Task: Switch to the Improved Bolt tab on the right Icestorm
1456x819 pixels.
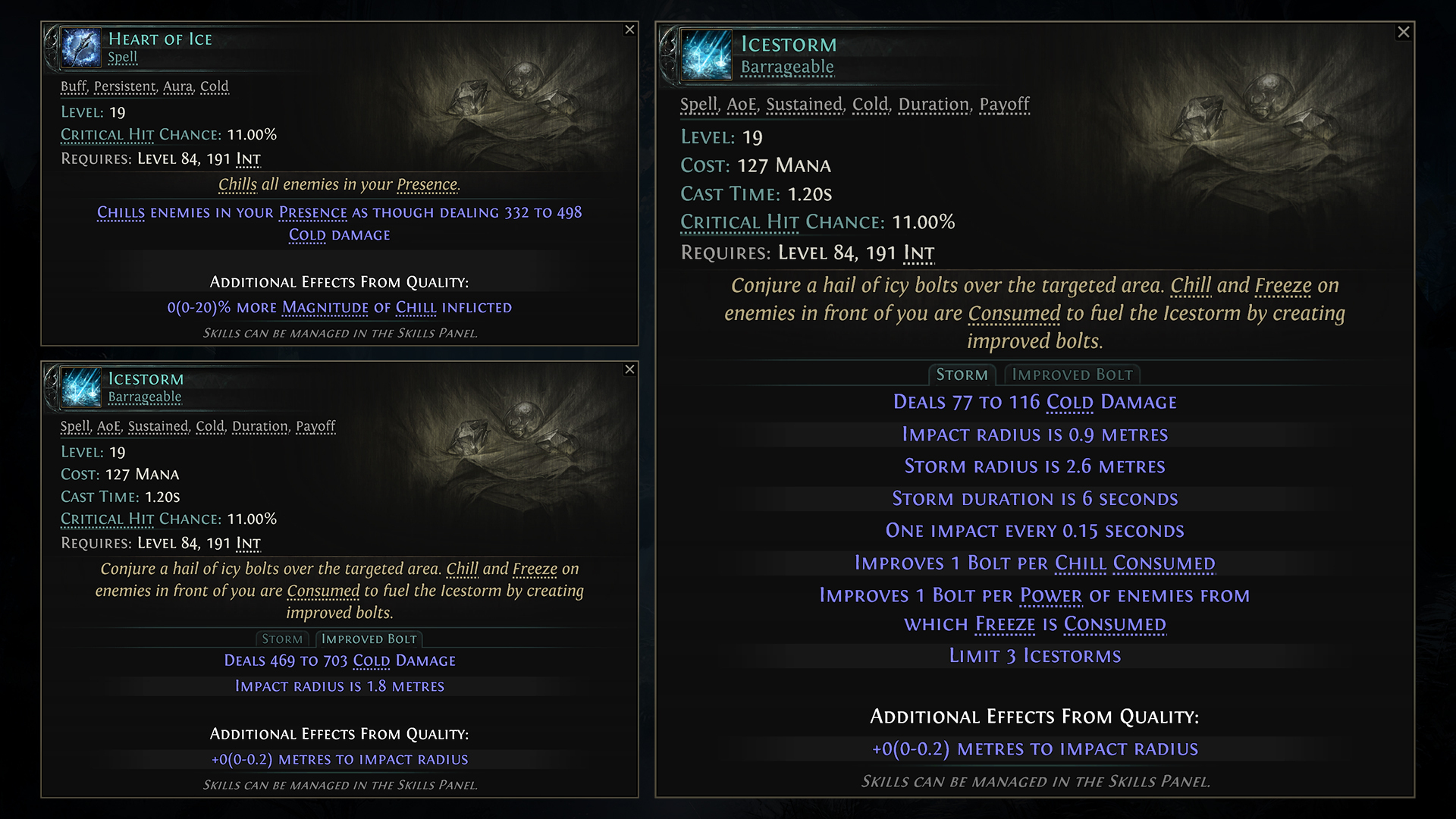Action: [x=1072, y=374]
